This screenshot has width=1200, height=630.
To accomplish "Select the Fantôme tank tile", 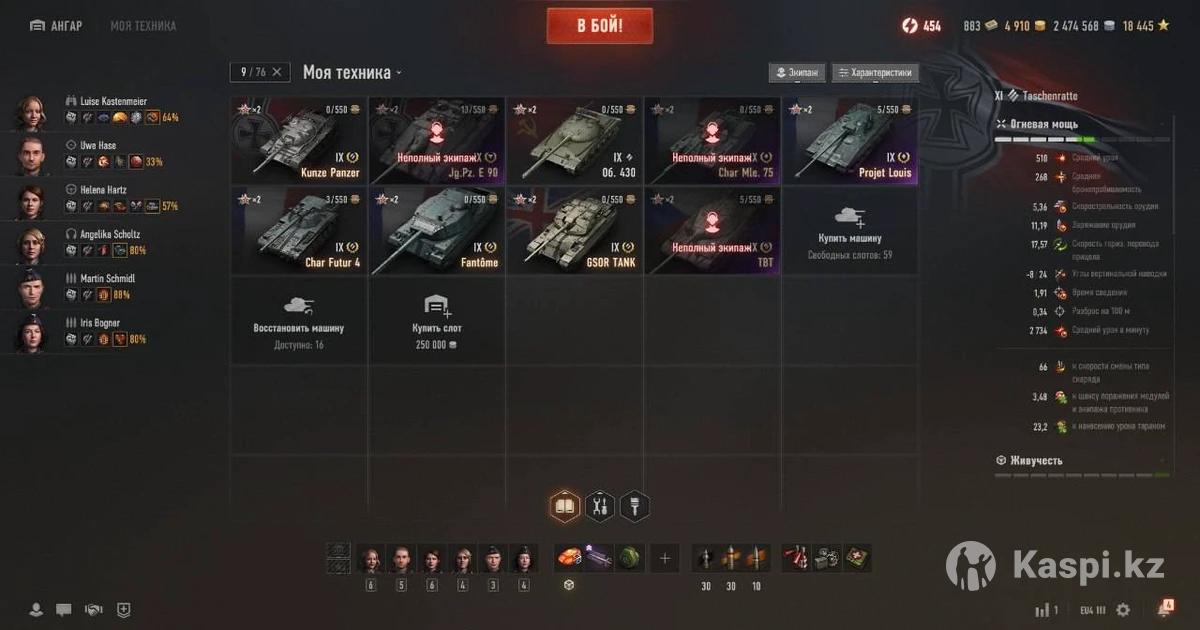I will tap(437, 229).
